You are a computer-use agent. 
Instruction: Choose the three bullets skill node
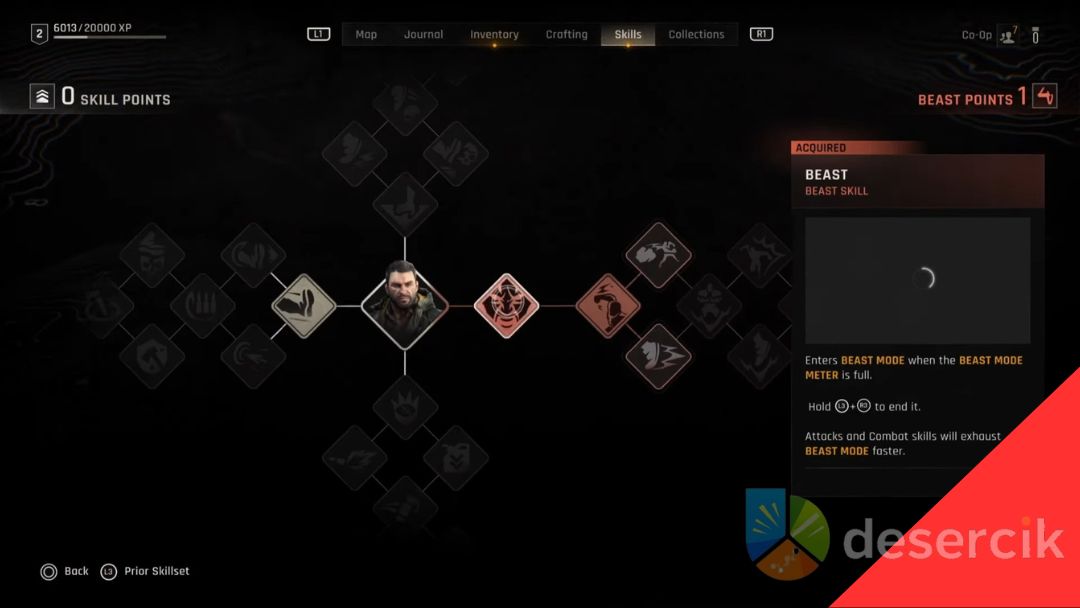click(203, 306)
